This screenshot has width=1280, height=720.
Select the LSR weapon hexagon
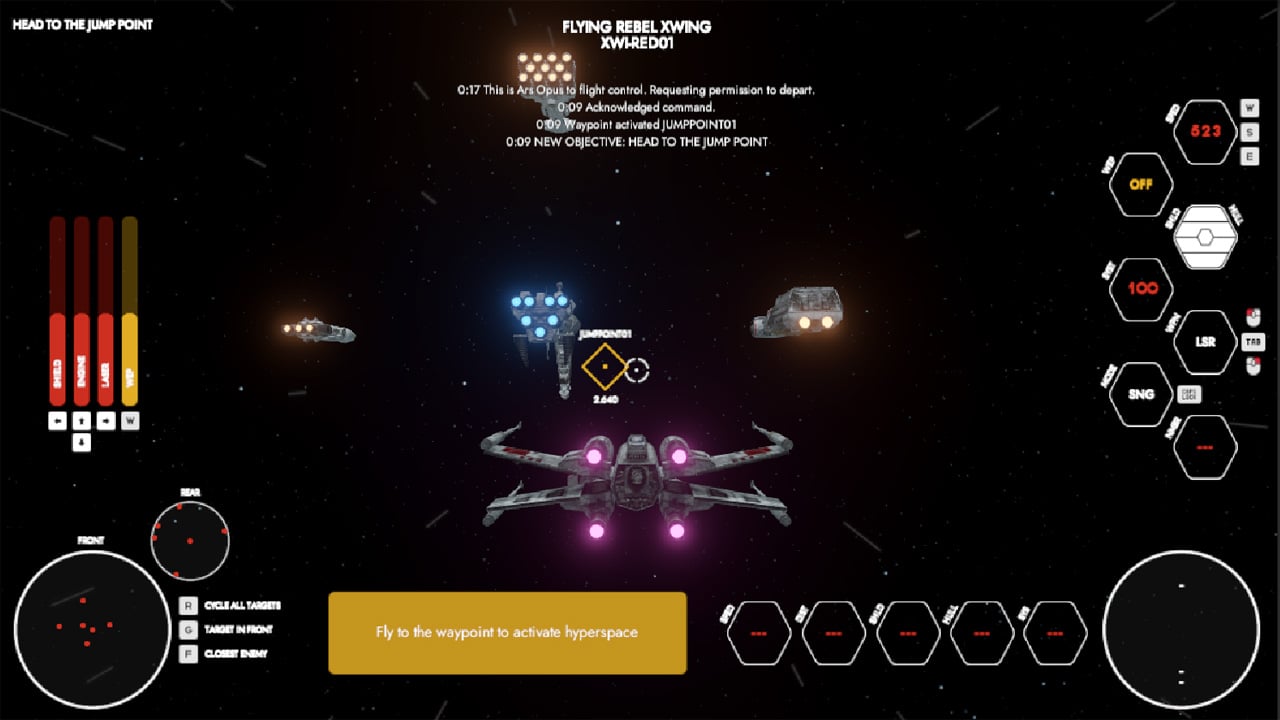coord(1205,341)
